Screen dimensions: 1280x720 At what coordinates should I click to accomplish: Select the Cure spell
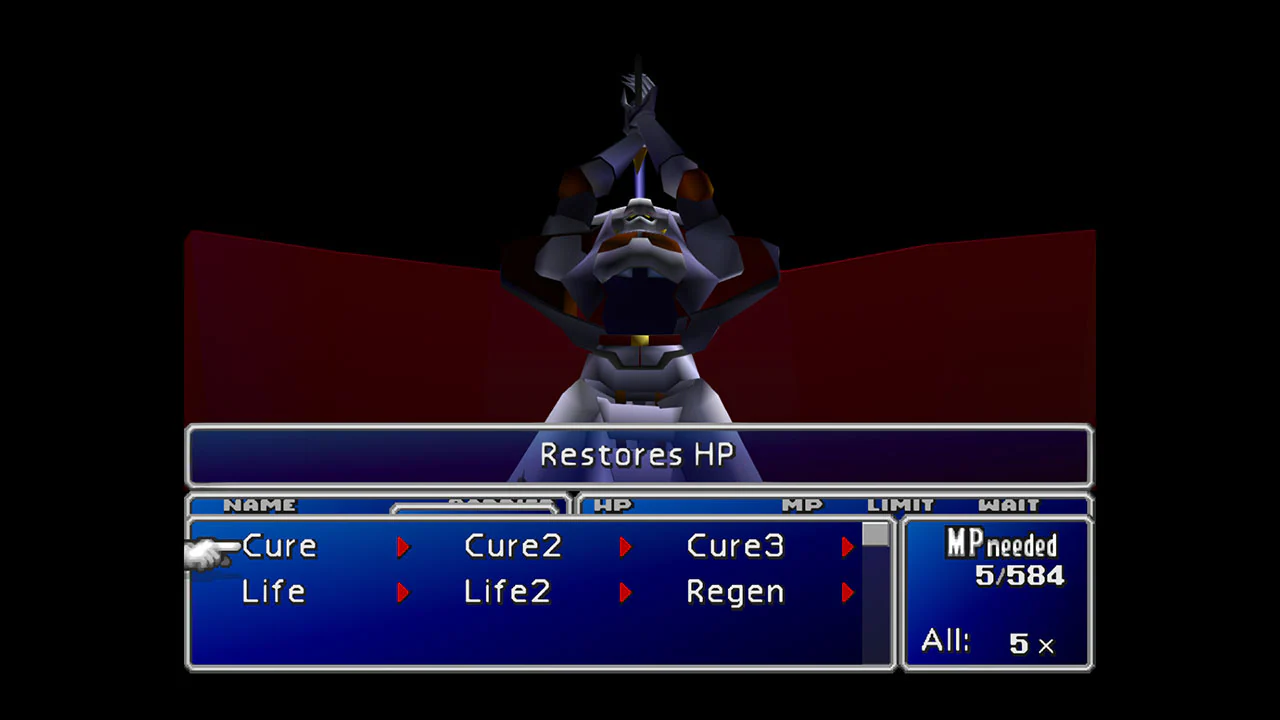tap(279, 546)
